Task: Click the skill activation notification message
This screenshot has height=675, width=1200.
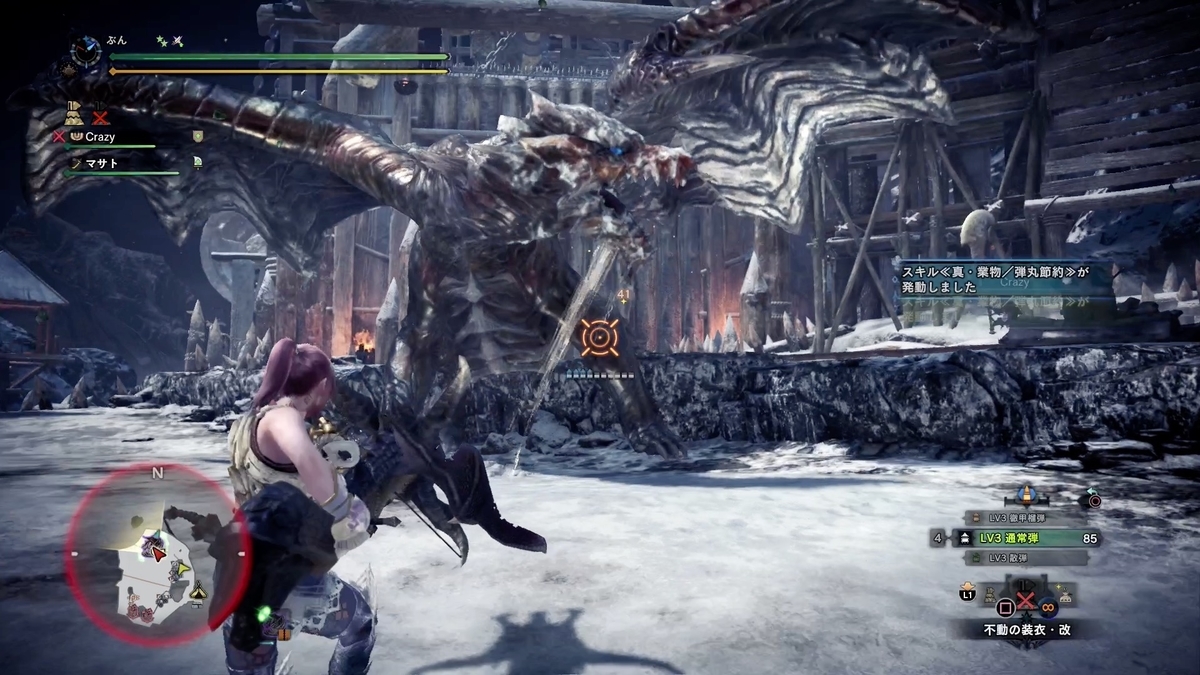Action: pos(1002,278)
